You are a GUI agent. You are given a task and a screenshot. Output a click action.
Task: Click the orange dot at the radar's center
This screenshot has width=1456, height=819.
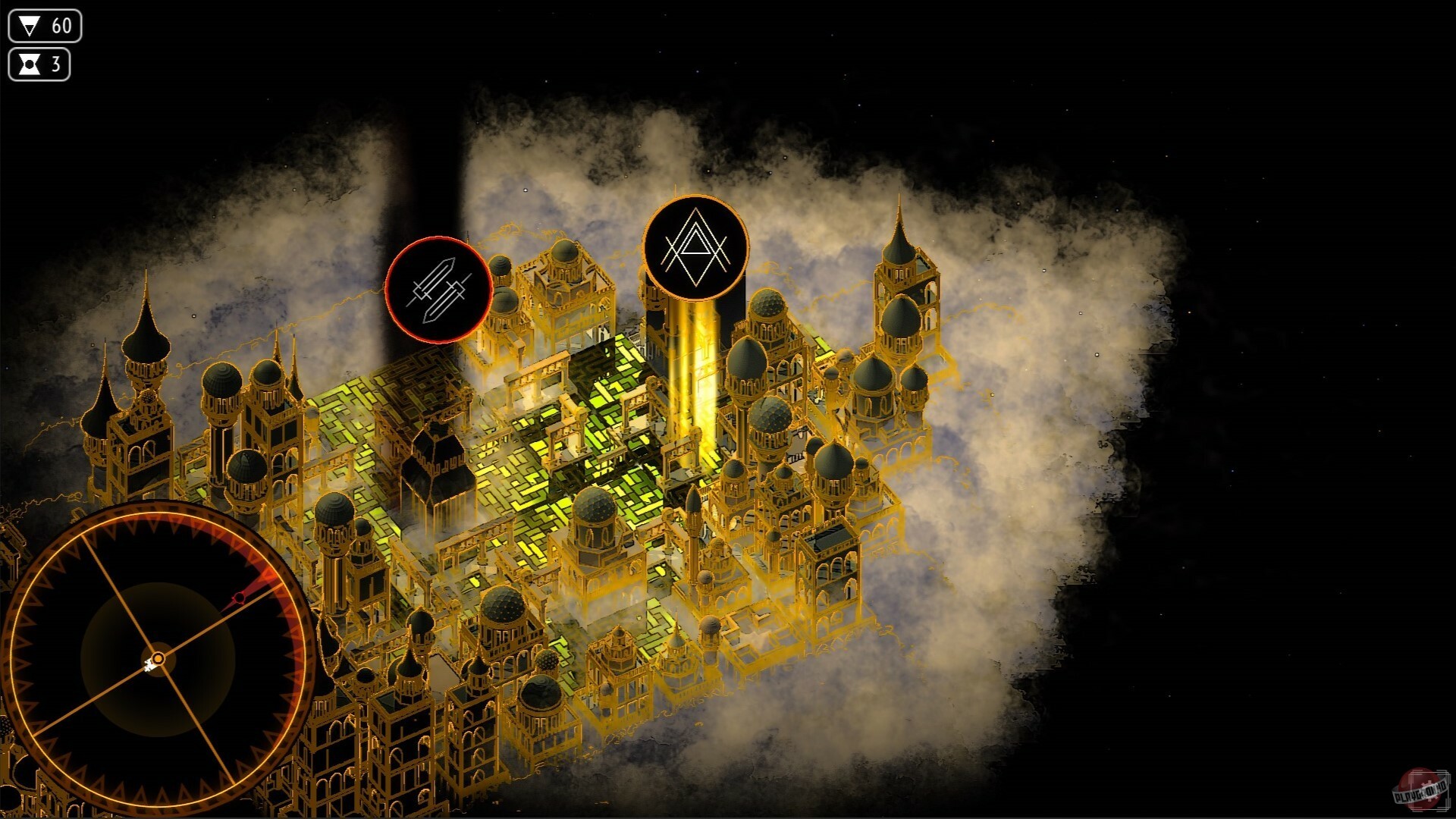click(x=157, y=657)
